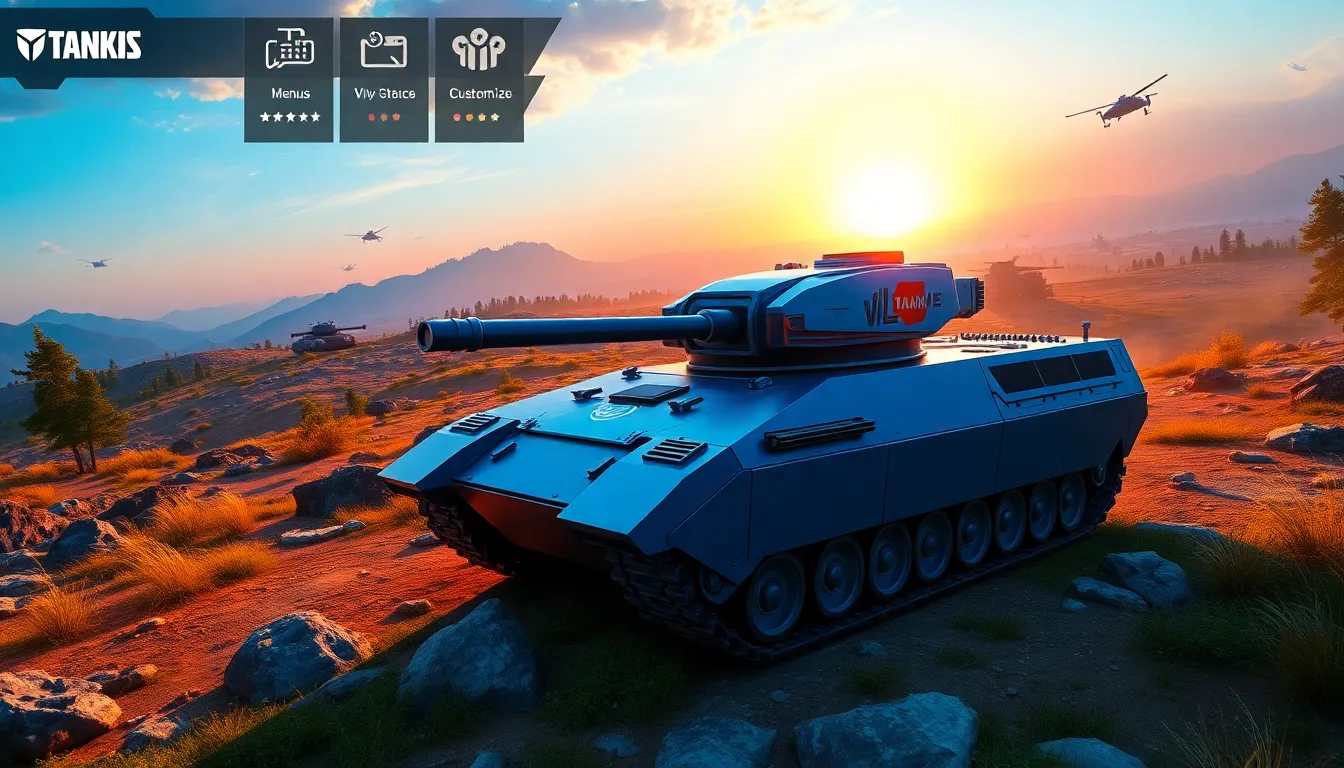The width and height of the screenshot is (1344, 768).
Task: Click the TANKIS logo
Action: click(x=79, y=44)
